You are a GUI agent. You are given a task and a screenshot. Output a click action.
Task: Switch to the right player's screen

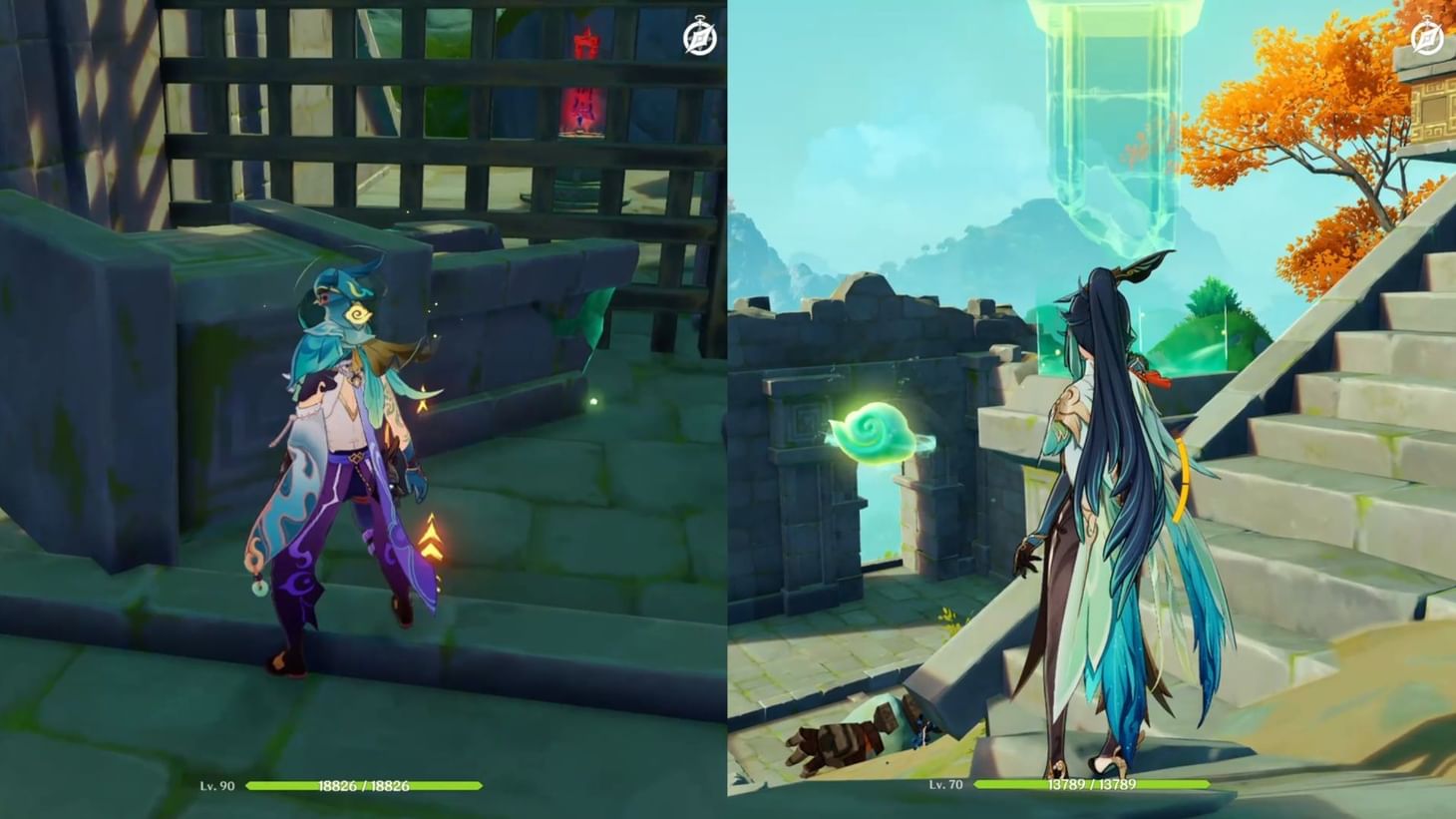pyautogui.click(x=1092, y=409)
